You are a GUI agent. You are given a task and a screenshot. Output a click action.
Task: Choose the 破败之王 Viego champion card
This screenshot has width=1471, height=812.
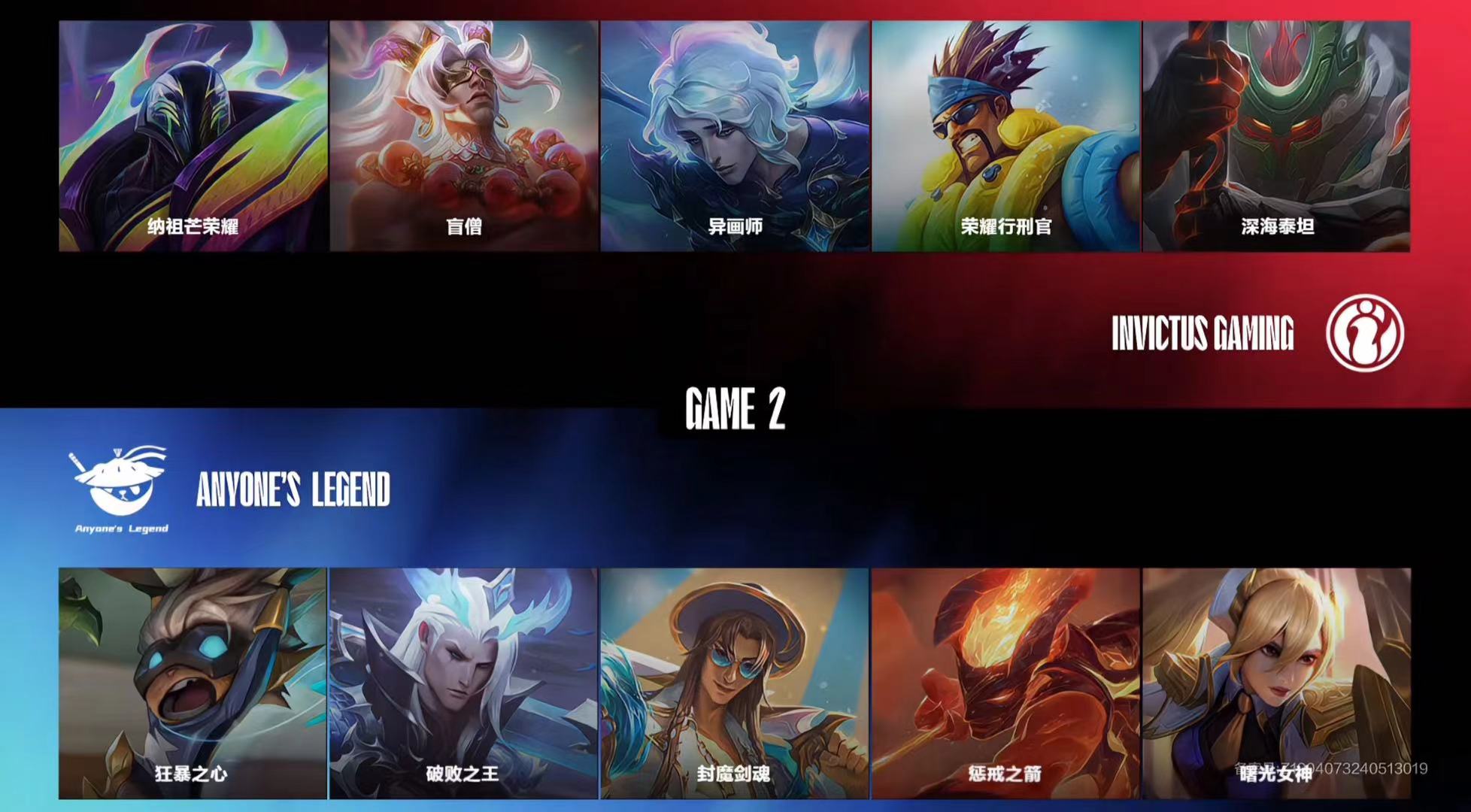click(x=464, y=683)
